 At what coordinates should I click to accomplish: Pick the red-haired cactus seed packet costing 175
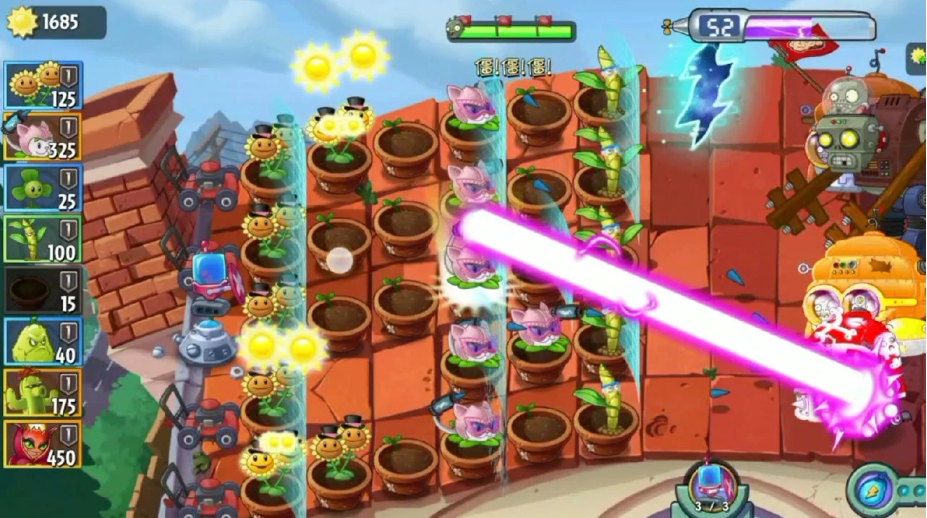(x=43, y=393)
